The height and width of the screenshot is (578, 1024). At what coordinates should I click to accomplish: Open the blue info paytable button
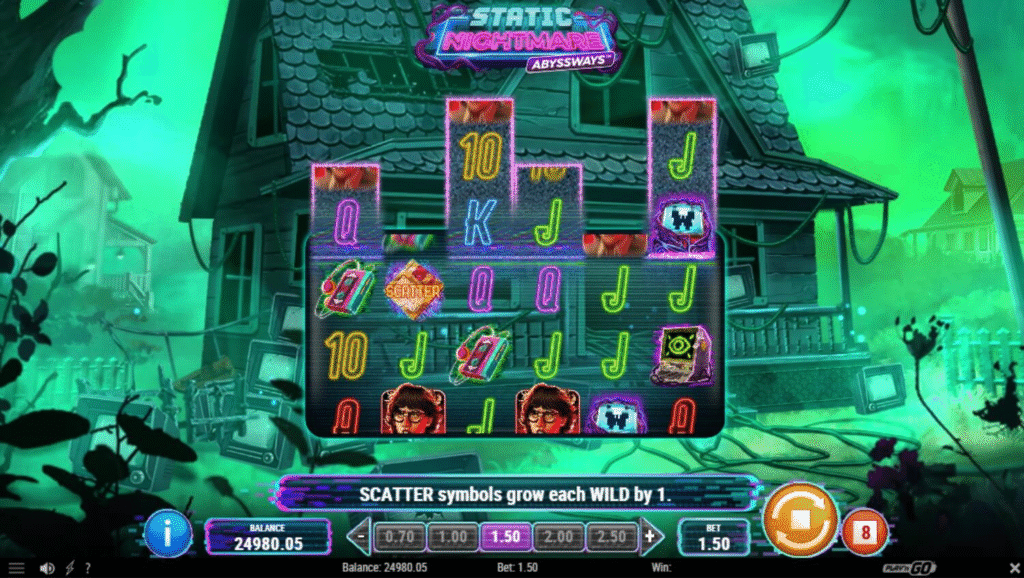click(166, 534)
